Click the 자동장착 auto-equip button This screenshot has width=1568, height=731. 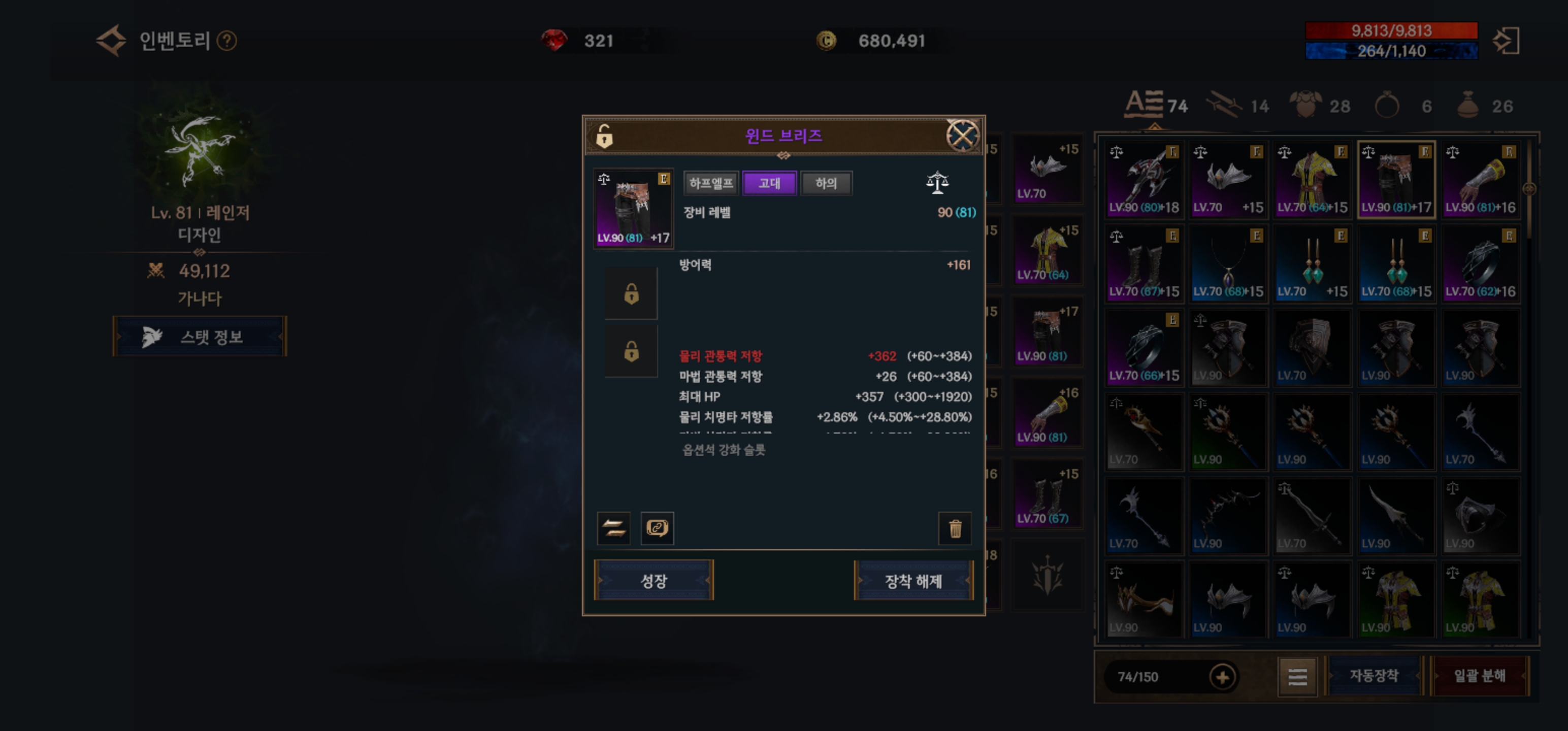1373,676
